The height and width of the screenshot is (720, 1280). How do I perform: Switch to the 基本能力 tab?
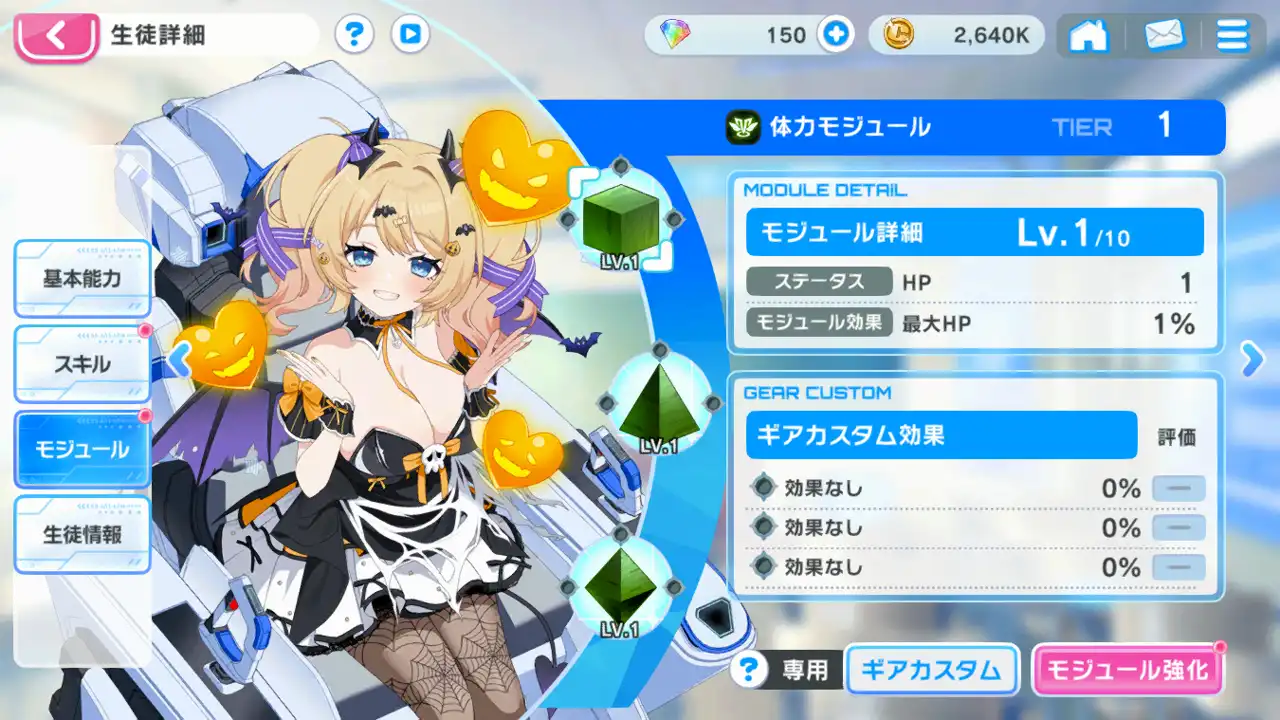pos(82,278)
